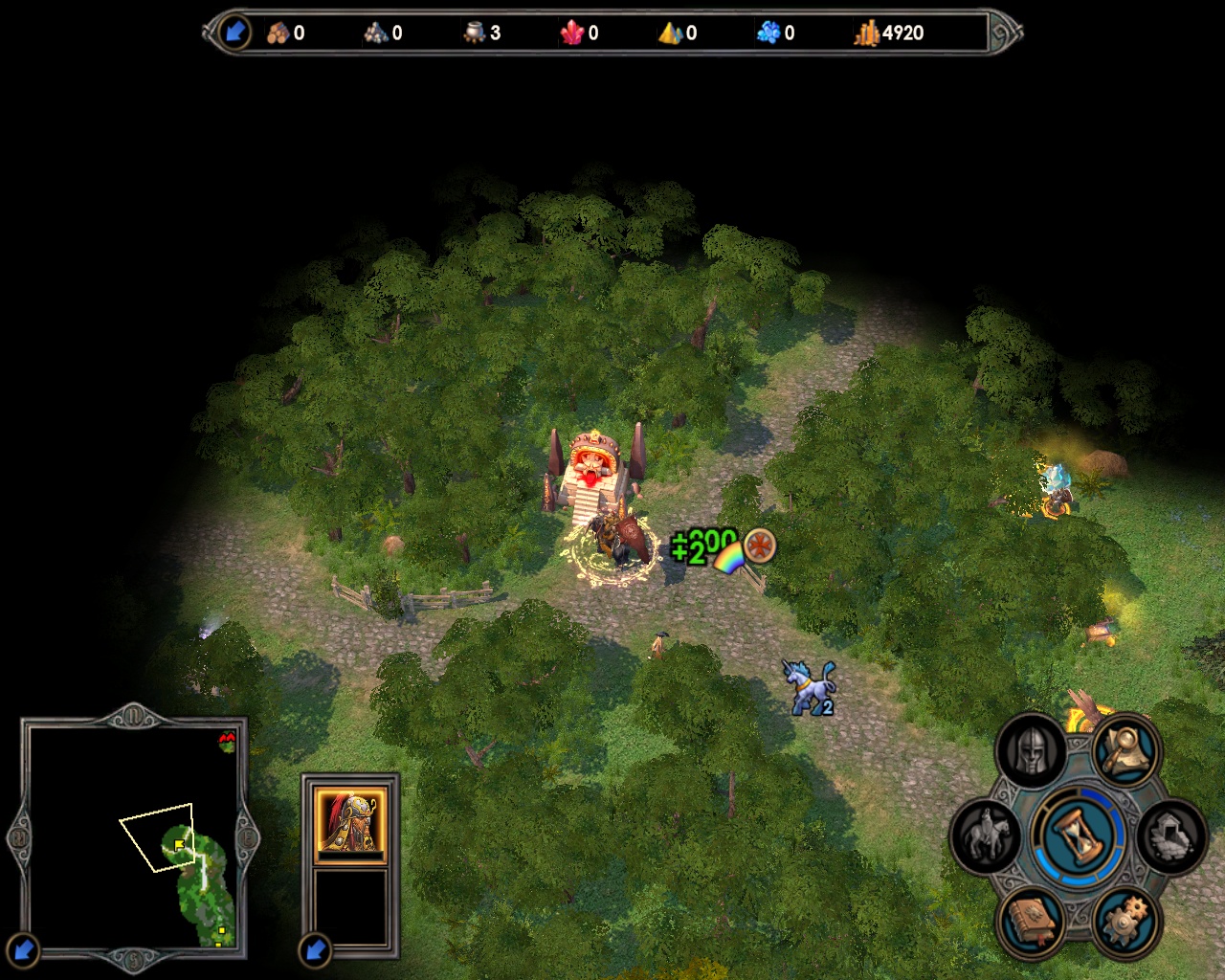1225x980 pixels.
Task: Open the spellbook icon
Action: (1031, 922)
